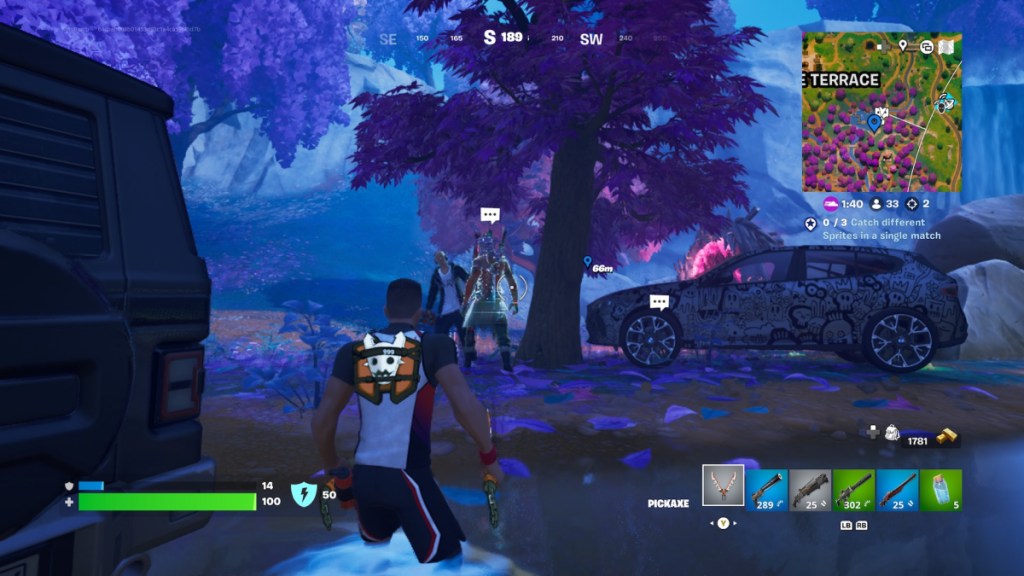The image size is (1024, 576).
Task: Choose the green rifle with 302 ammo
Action: pyautogui.click(x=853, y=490)
